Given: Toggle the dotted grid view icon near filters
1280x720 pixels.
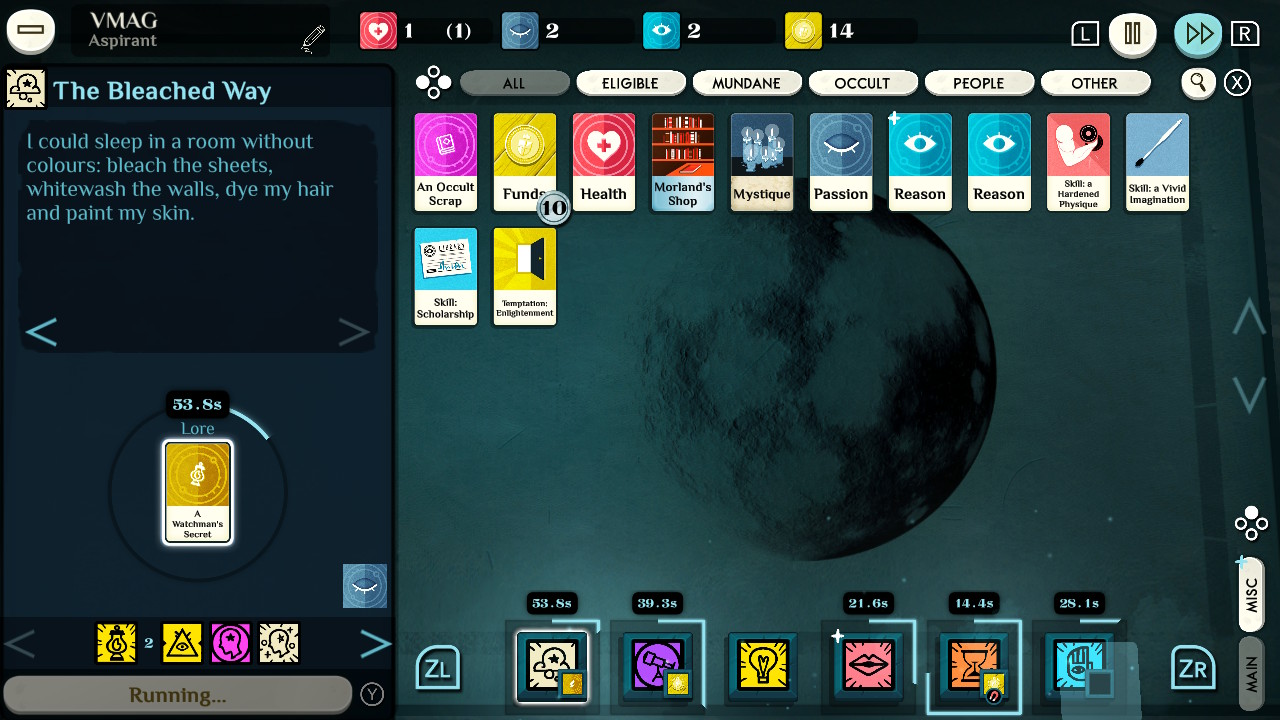Looking at the screenshot, I should (x=433, y=83).
